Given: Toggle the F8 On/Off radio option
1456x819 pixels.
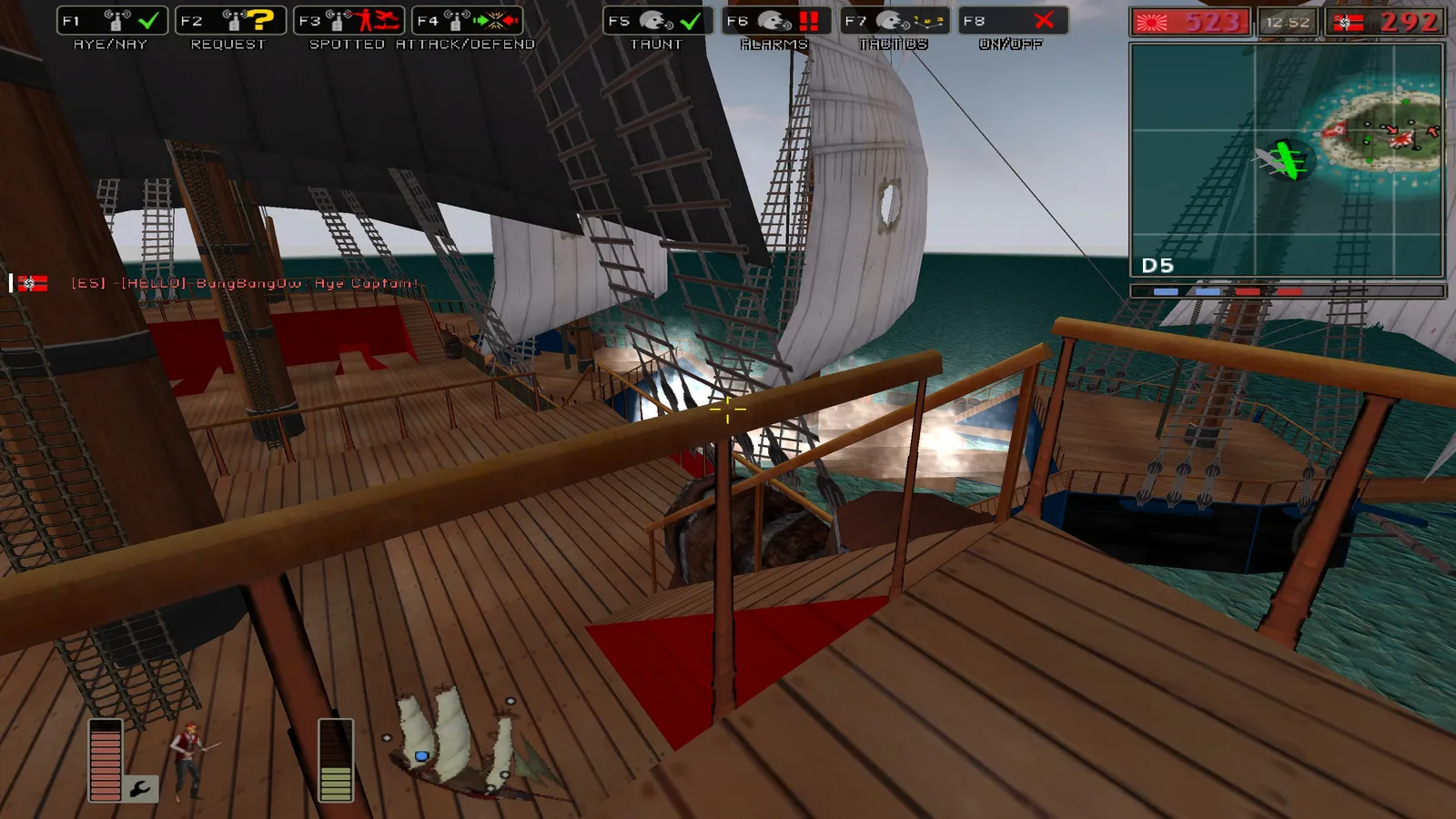Looking at the screenshot, I should click(1012, 21).
